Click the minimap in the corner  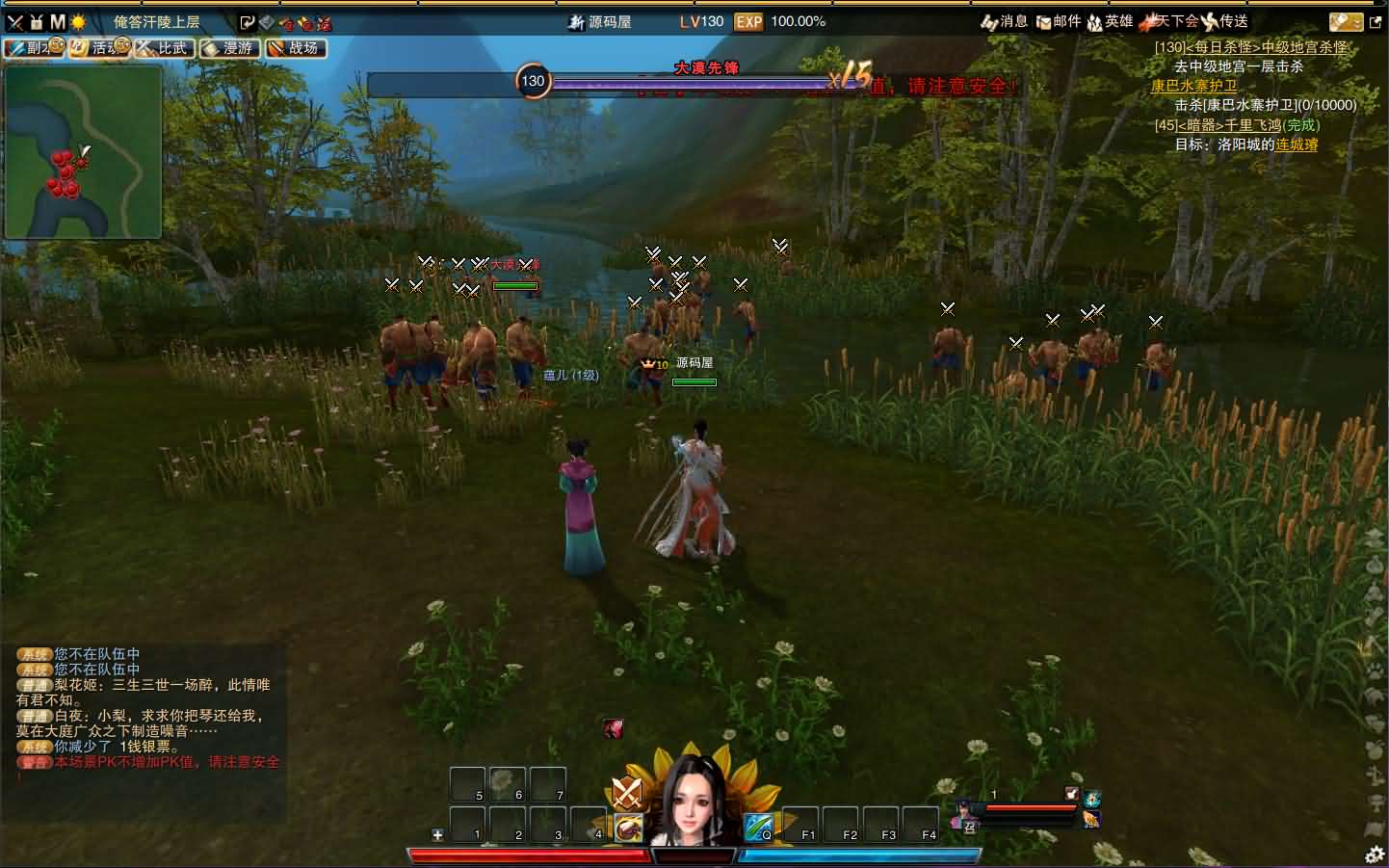click(83, 151)
